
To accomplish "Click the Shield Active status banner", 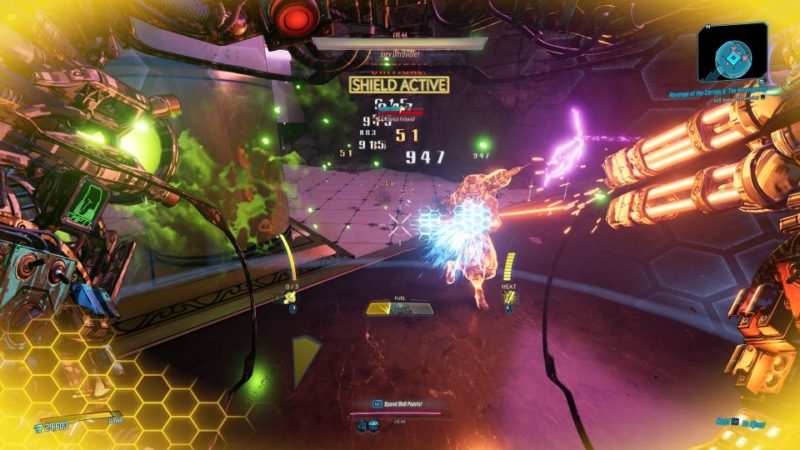I will coord(399,85).
